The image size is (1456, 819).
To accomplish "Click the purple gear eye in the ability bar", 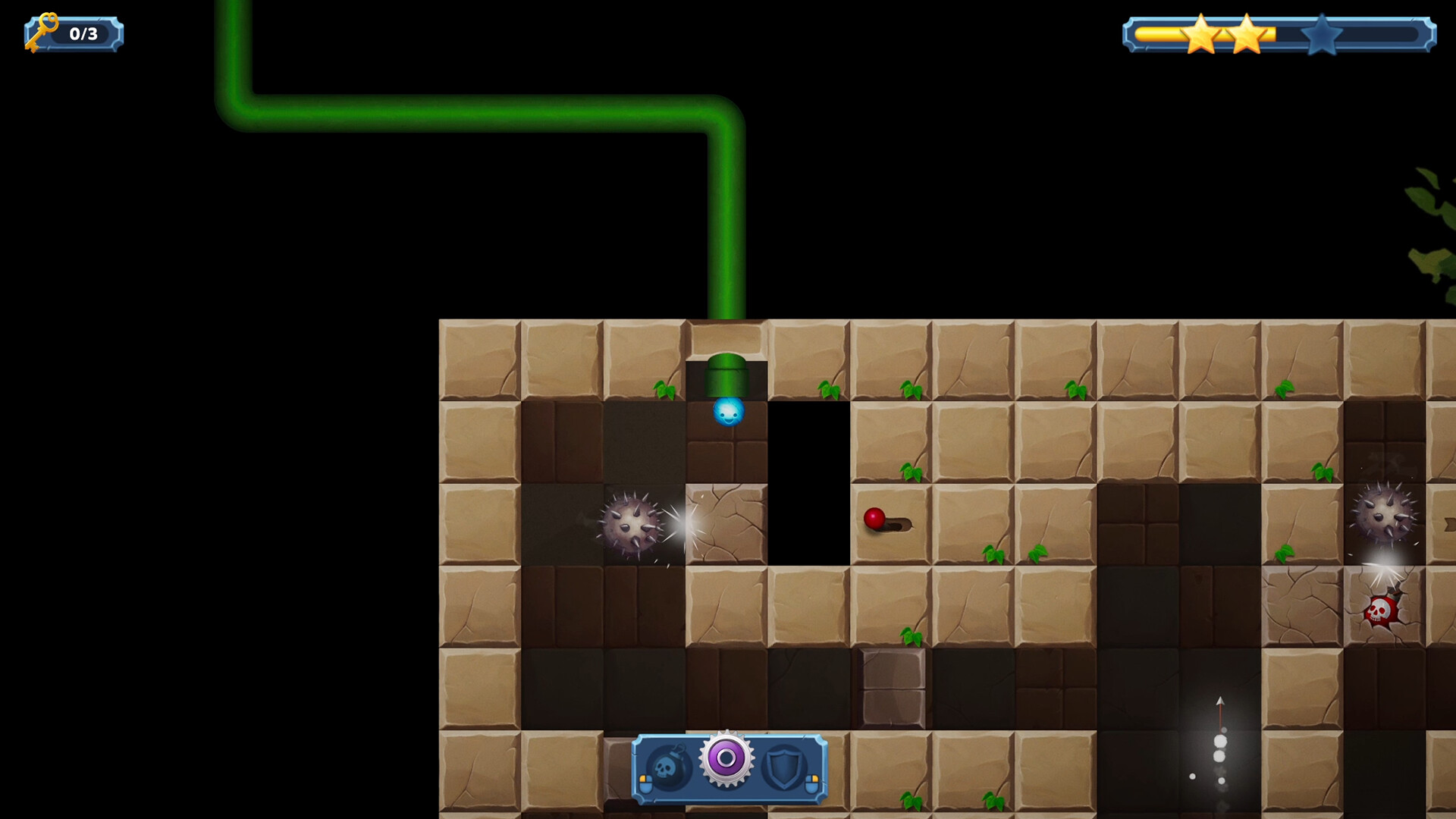I will [x=726, y=760].
